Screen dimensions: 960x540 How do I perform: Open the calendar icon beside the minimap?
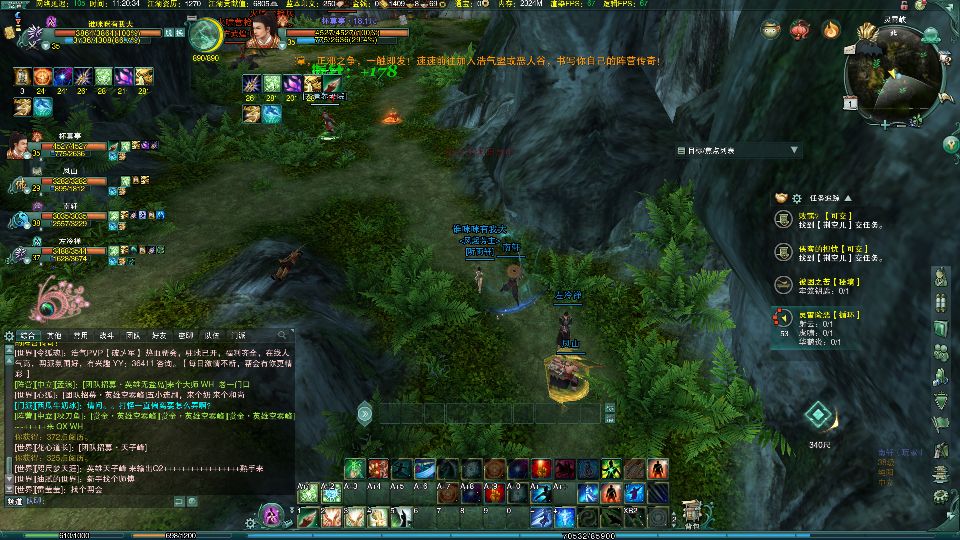850,103
